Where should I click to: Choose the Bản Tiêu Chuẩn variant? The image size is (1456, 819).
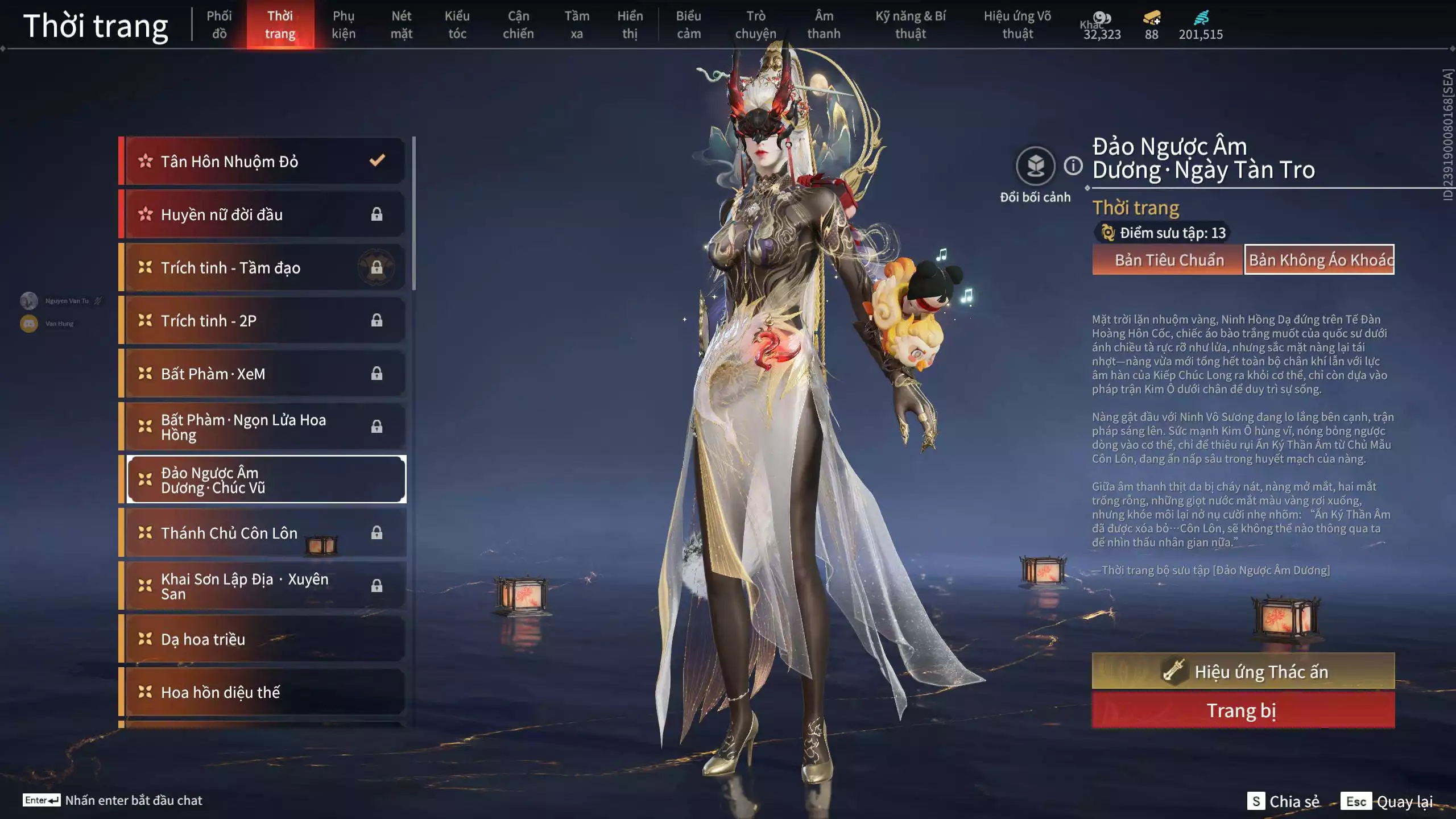coord(1168,260)
